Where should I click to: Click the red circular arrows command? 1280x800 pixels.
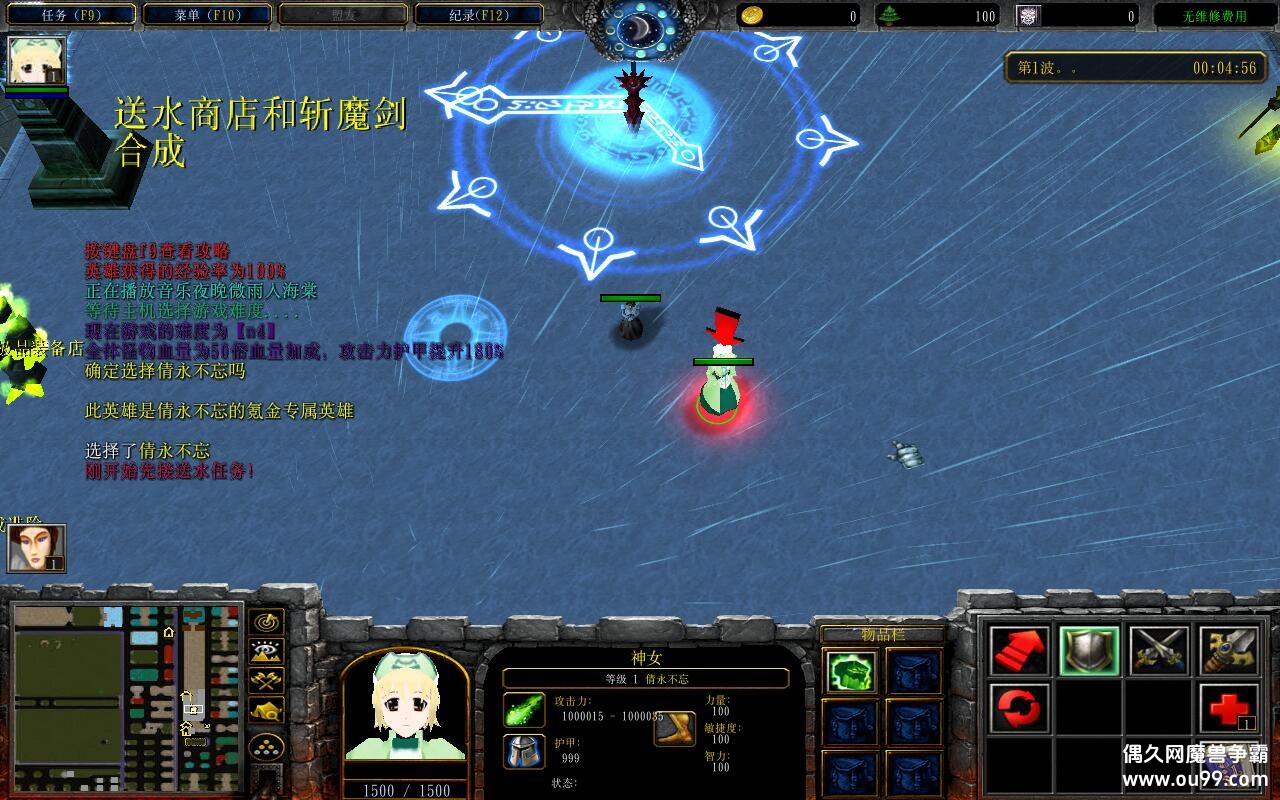coord(1020,709)
